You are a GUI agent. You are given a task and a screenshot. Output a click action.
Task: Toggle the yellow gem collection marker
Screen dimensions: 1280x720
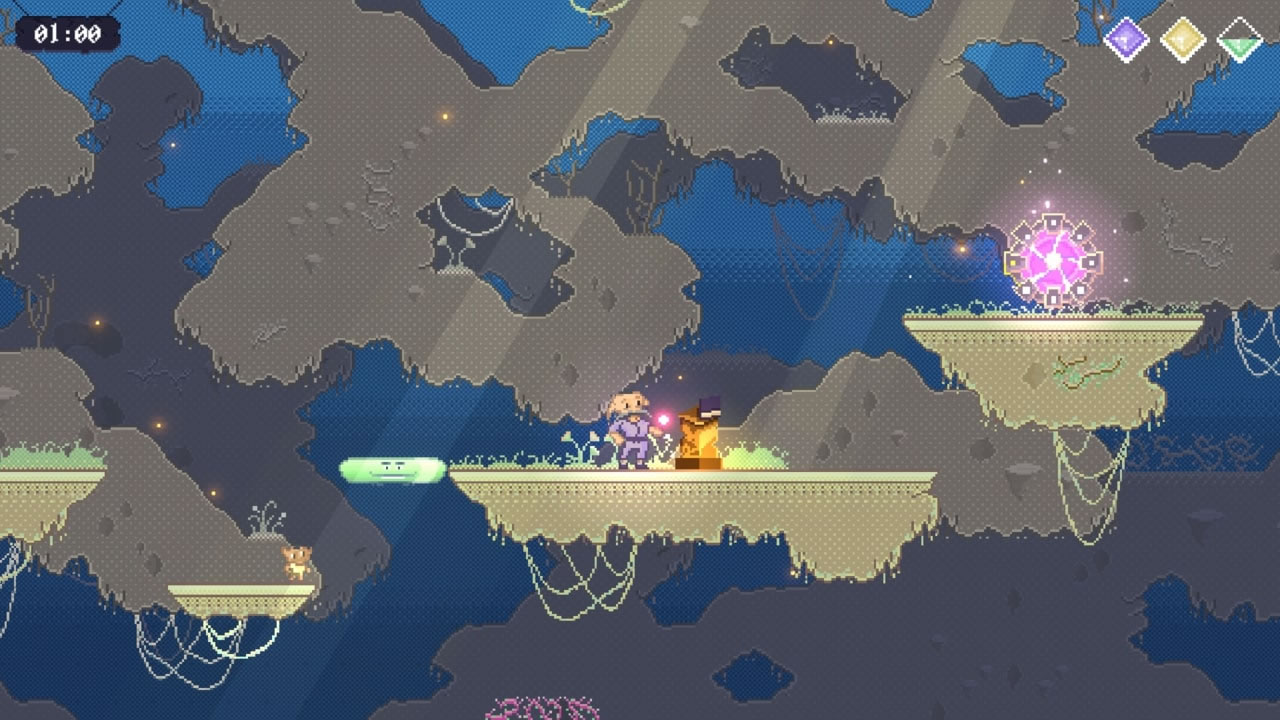[1182, 38]
